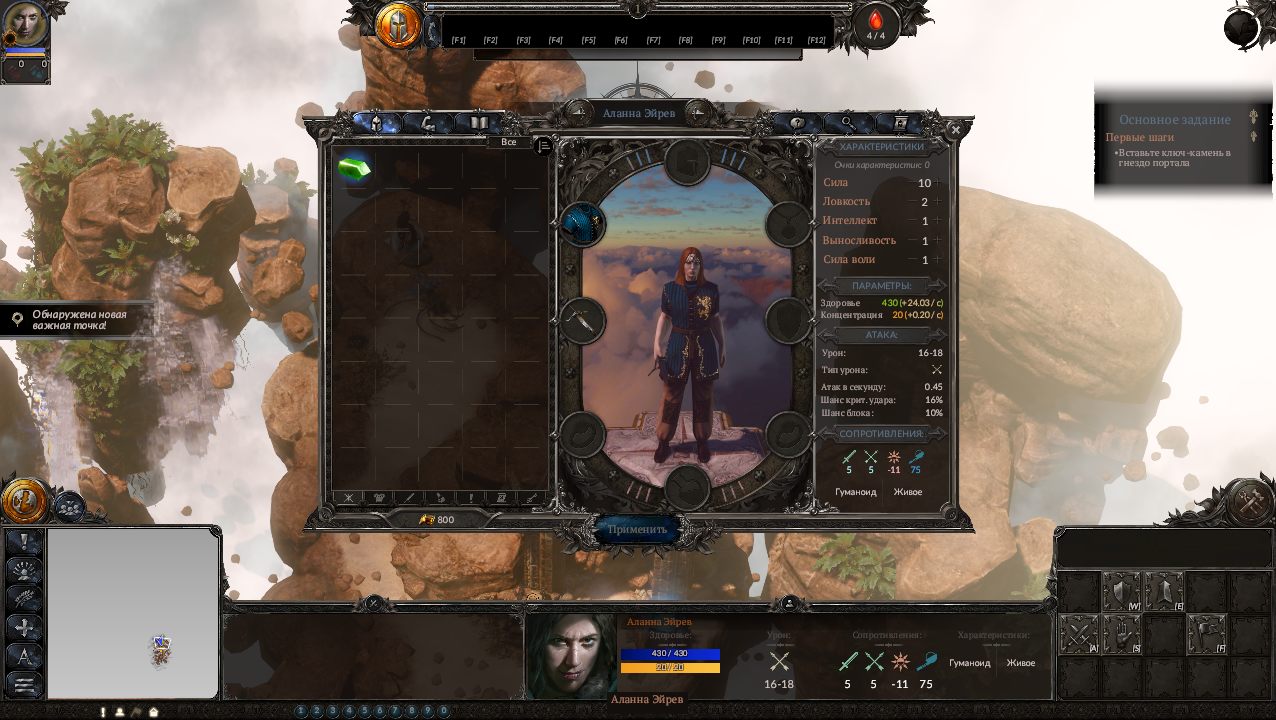The height and width of the screenshot is (720, 1276).
Task: Activate the raised hand stop command
Action: (x=1121, y=634)
